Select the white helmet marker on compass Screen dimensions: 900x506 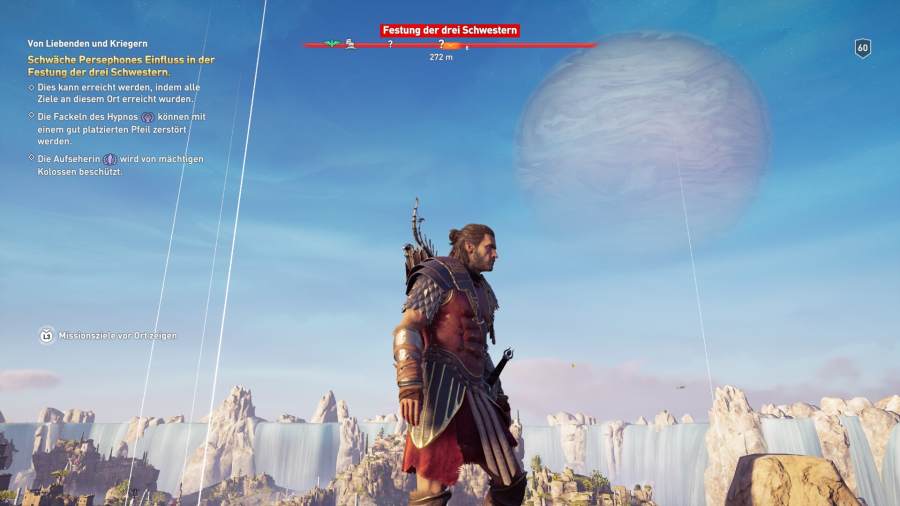(x=351, y=44)
